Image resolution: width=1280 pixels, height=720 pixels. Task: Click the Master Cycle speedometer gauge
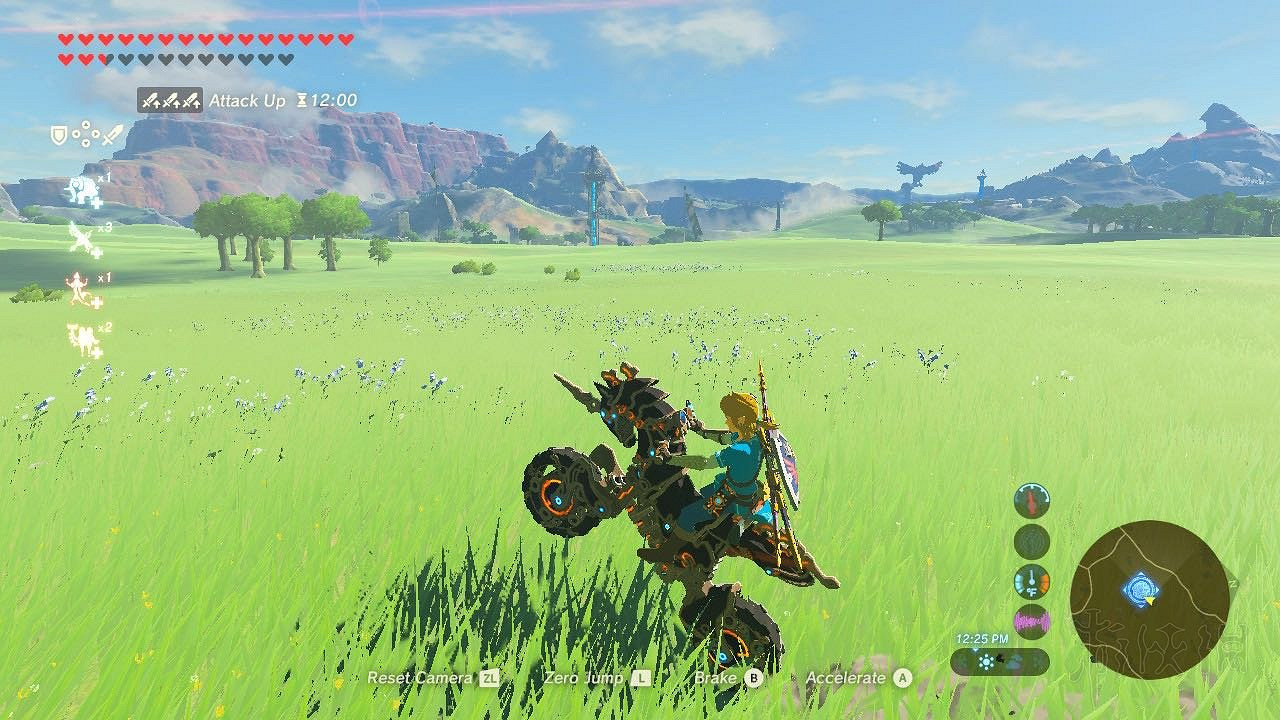point(1031,500)
